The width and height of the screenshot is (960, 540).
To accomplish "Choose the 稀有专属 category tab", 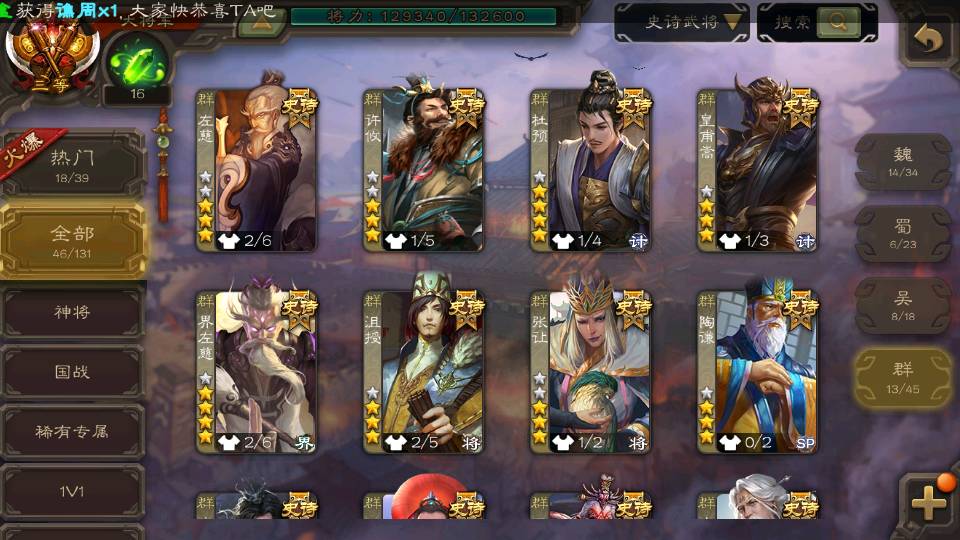I will (72, 432).
